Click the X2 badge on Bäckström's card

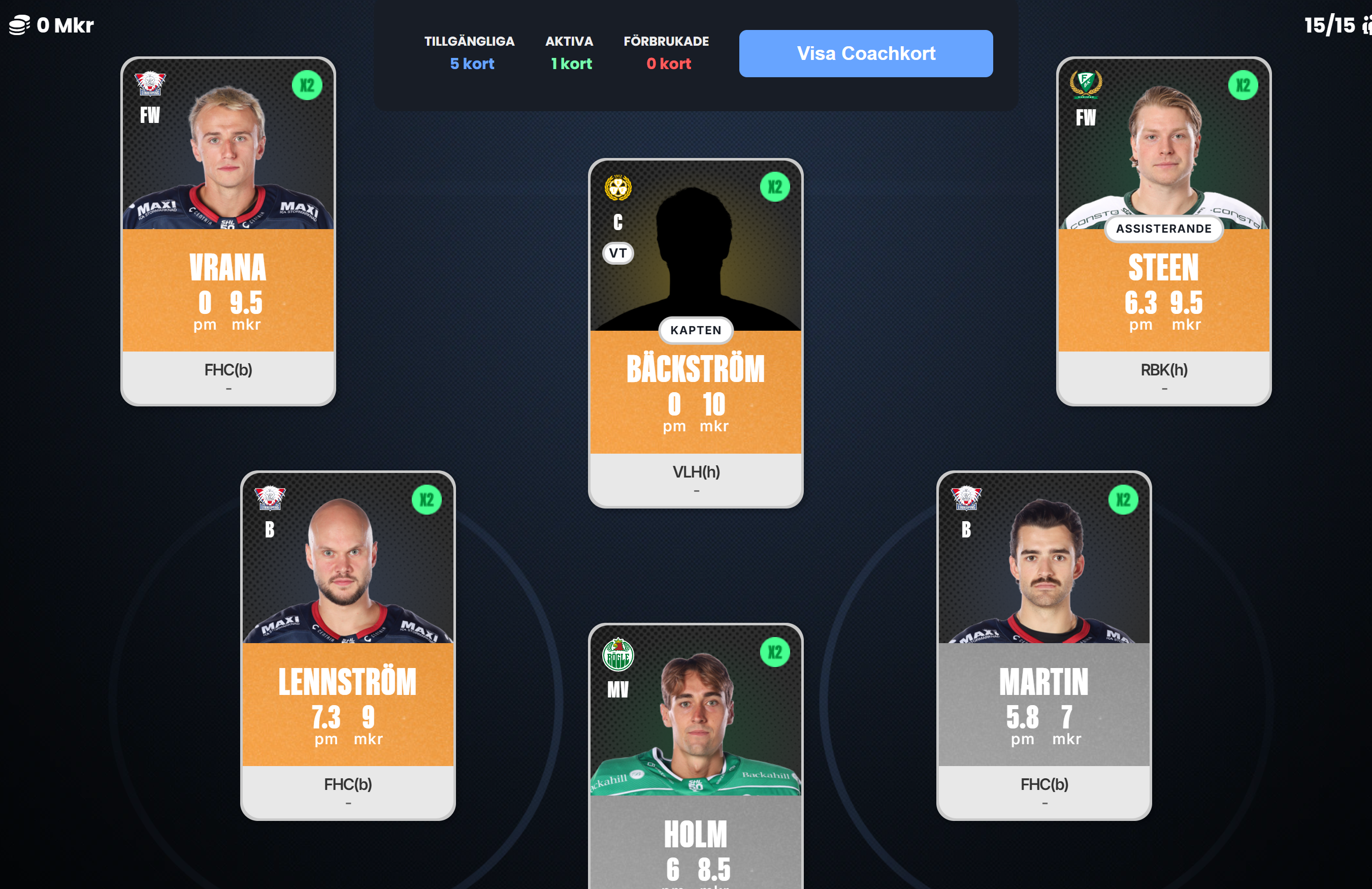click(774, 187)
